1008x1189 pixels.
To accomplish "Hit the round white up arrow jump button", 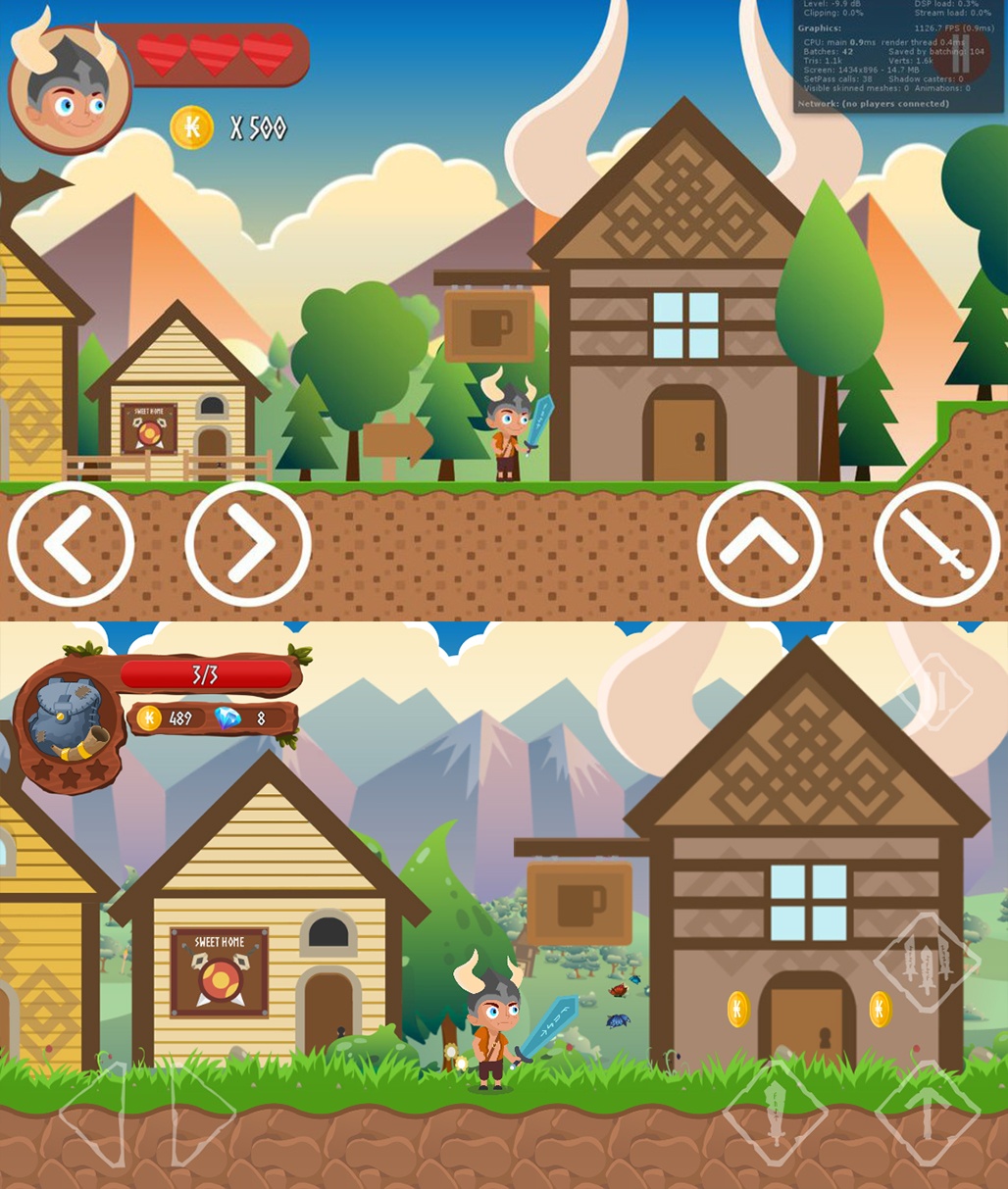I will click(x=760, y=544).
